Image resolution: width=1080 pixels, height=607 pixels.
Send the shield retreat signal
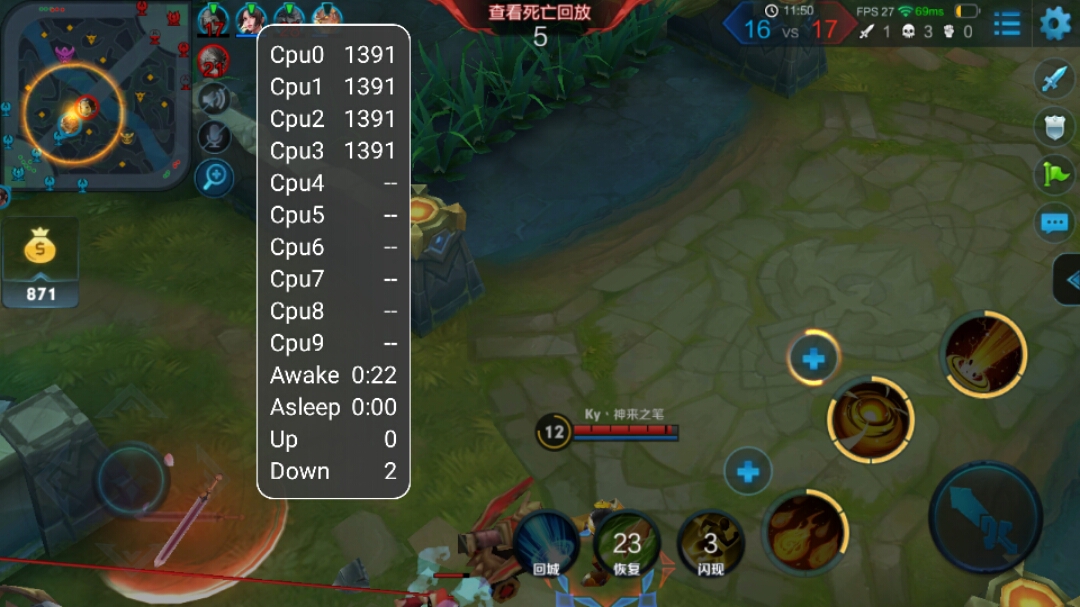1055,126
